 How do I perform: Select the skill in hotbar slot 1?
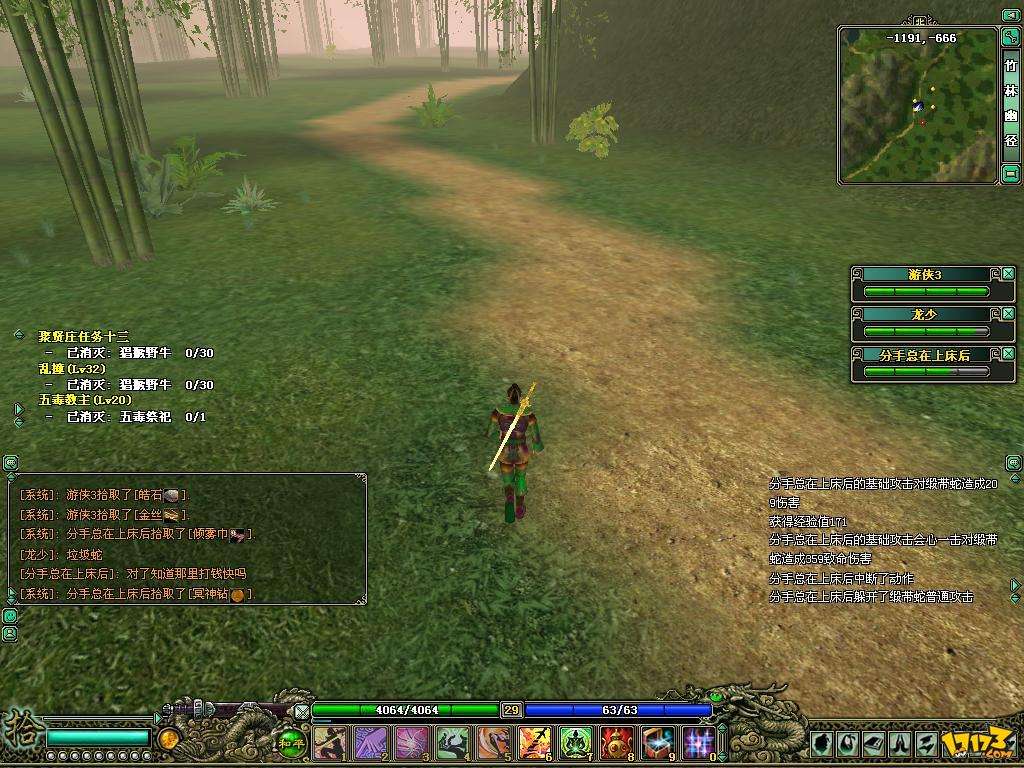point(329,743)
